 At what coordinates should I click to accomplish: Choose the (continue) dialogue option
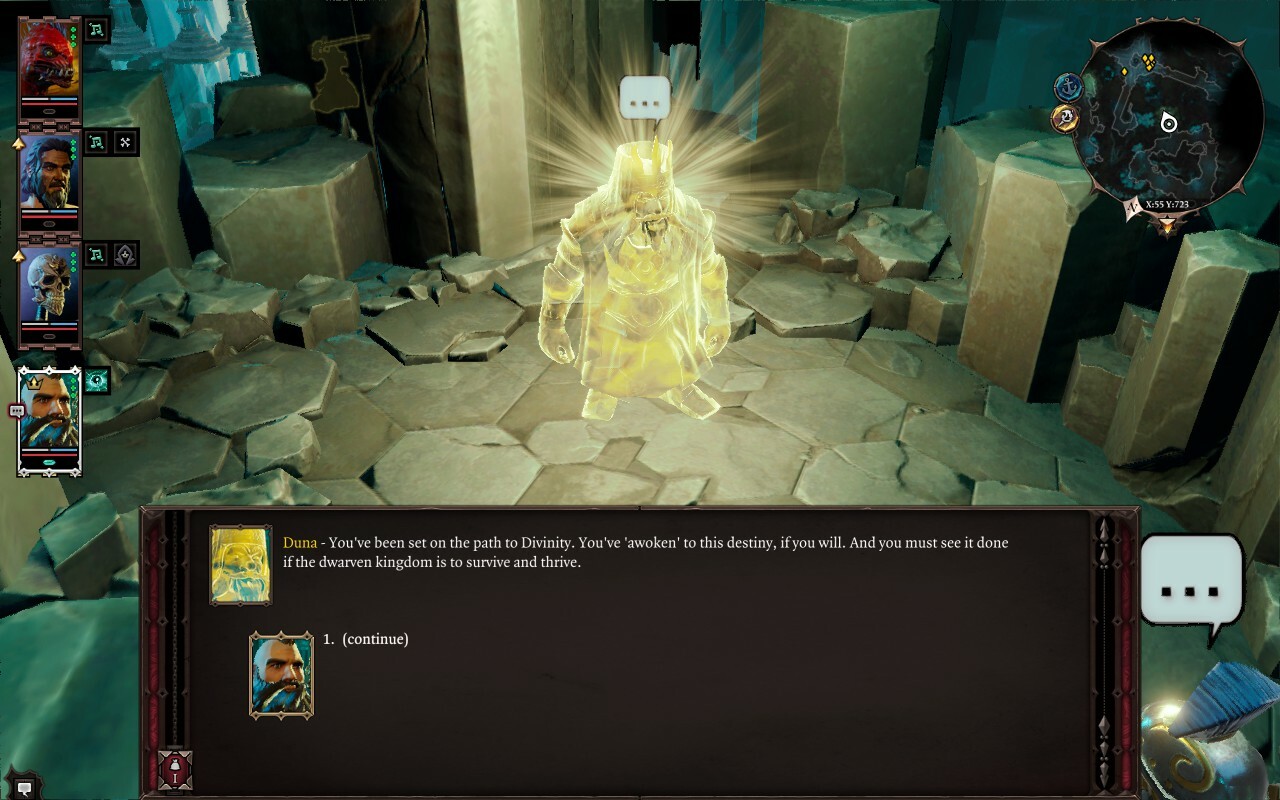(375, 639)
